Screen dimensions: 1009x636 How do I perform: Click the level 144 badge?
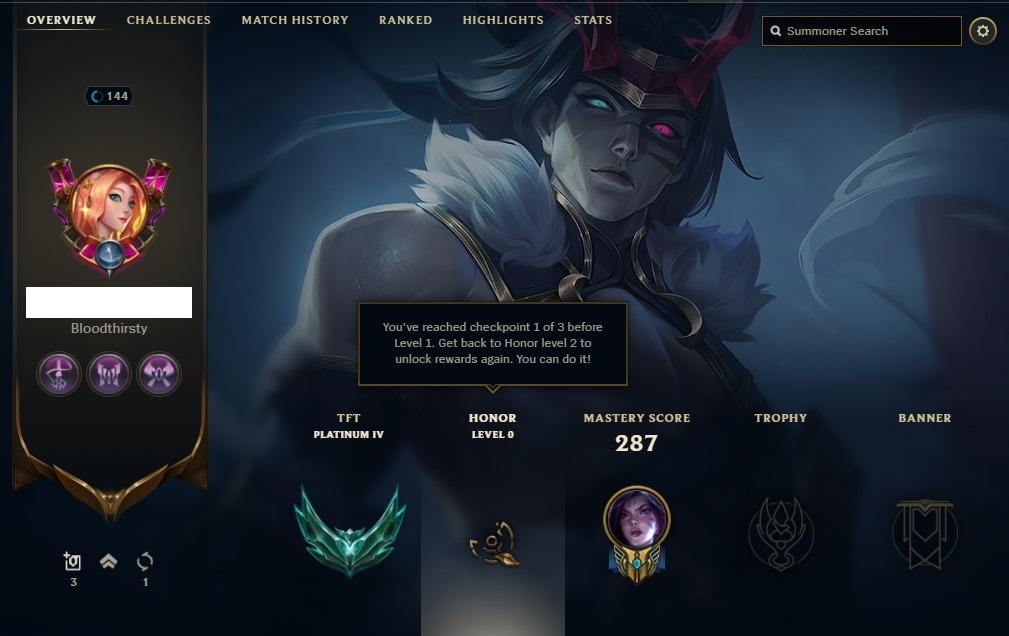point(109,96)
